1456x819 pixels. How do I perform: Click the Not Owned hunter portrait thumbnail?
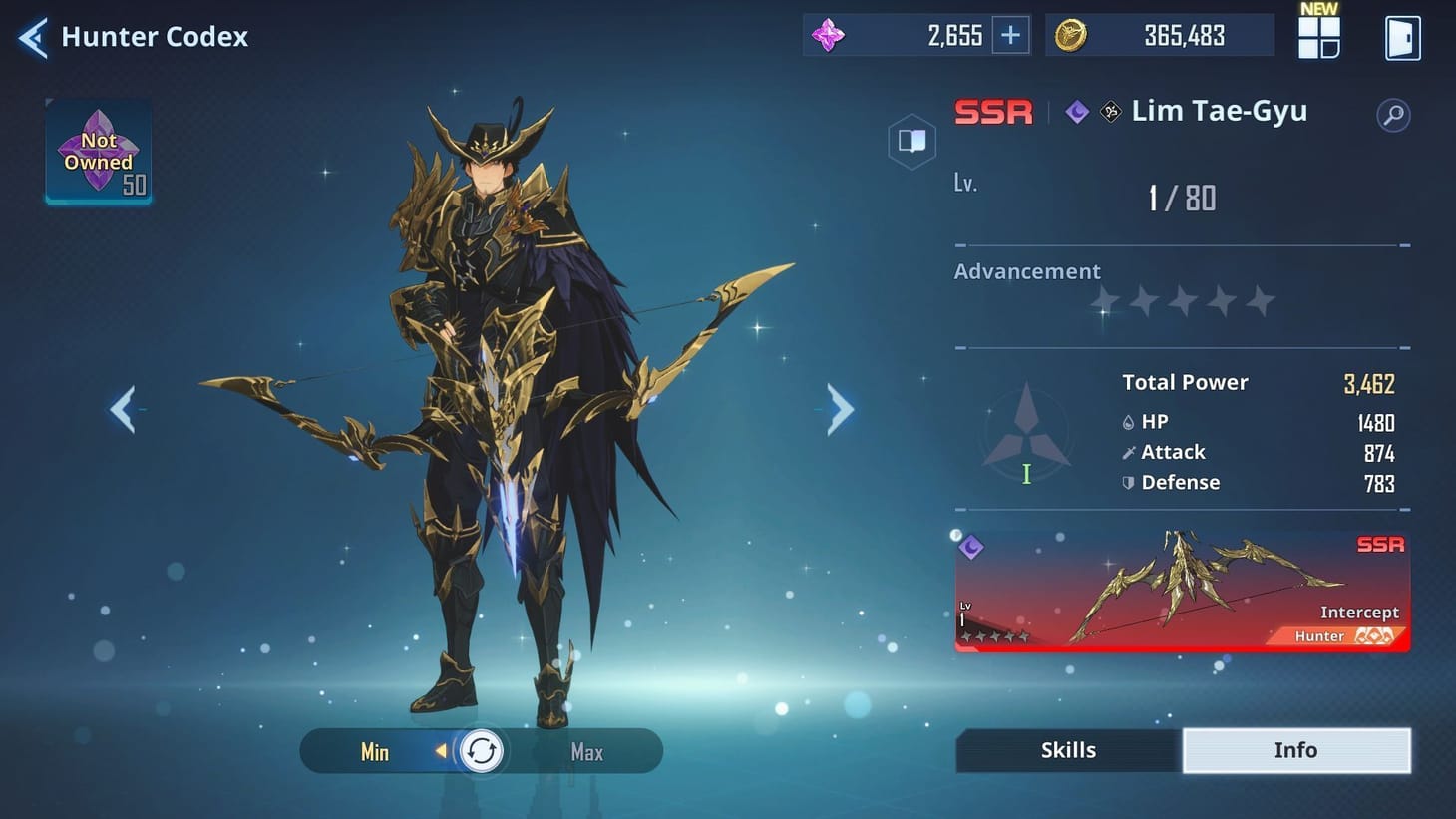(x=97, y=154)
